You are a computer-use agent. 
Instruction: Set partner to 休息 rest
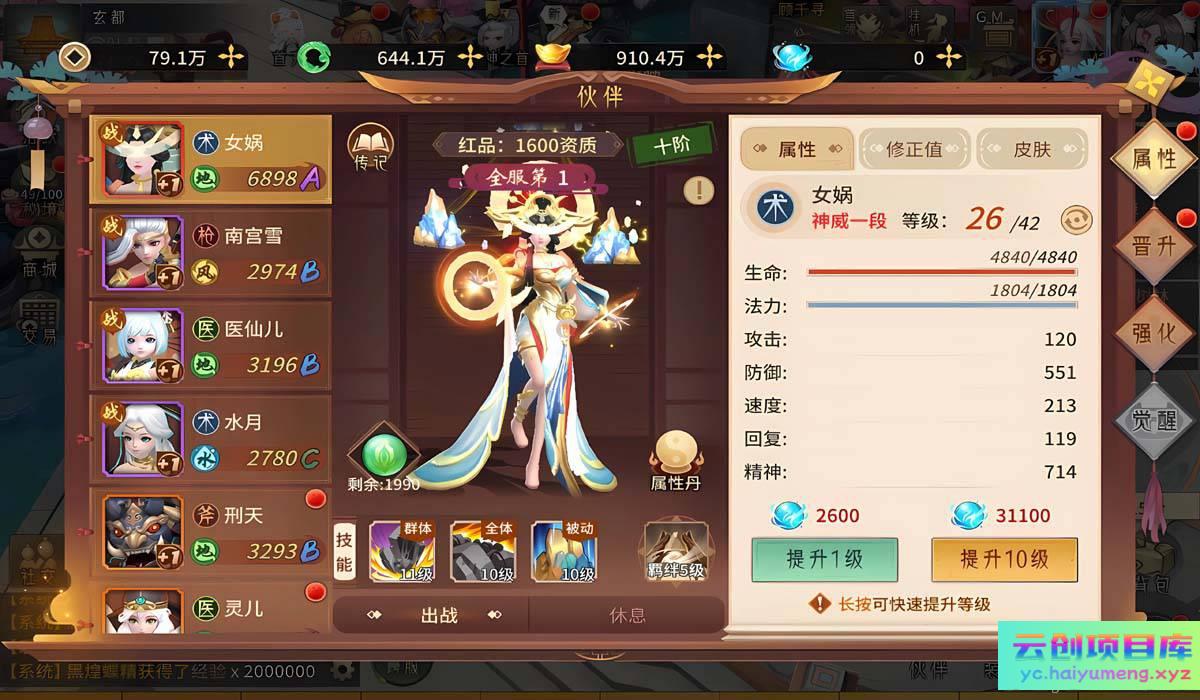[x=627, y=615]
